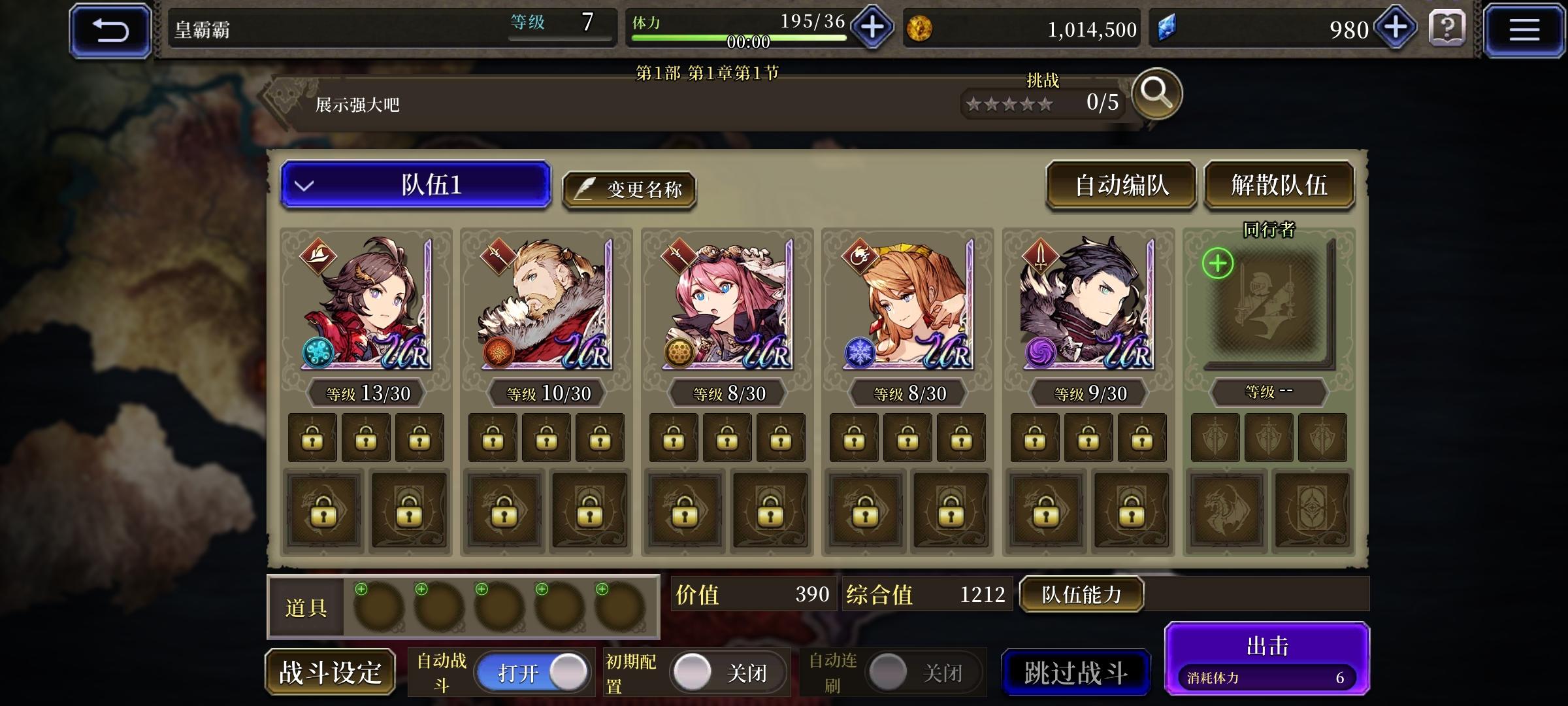Tap 出击 to start the battle
The image size is (1568, 706).
tap(1266, 646)
